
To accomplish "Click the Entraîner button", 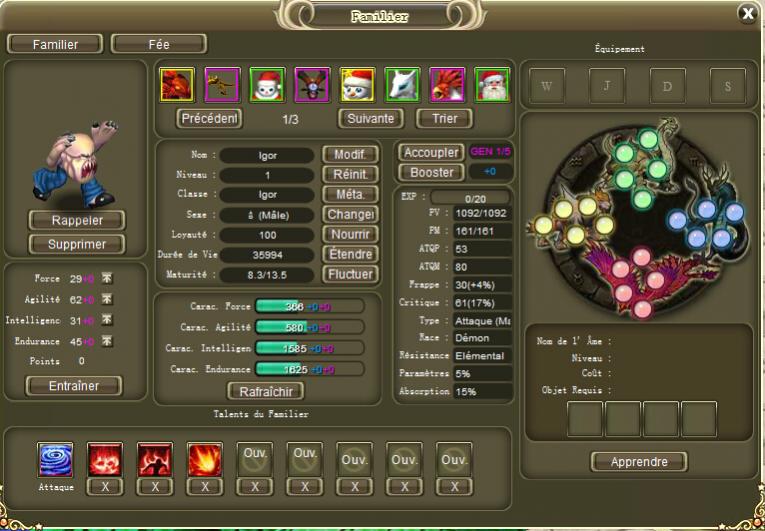I will [x=74, y=386].
